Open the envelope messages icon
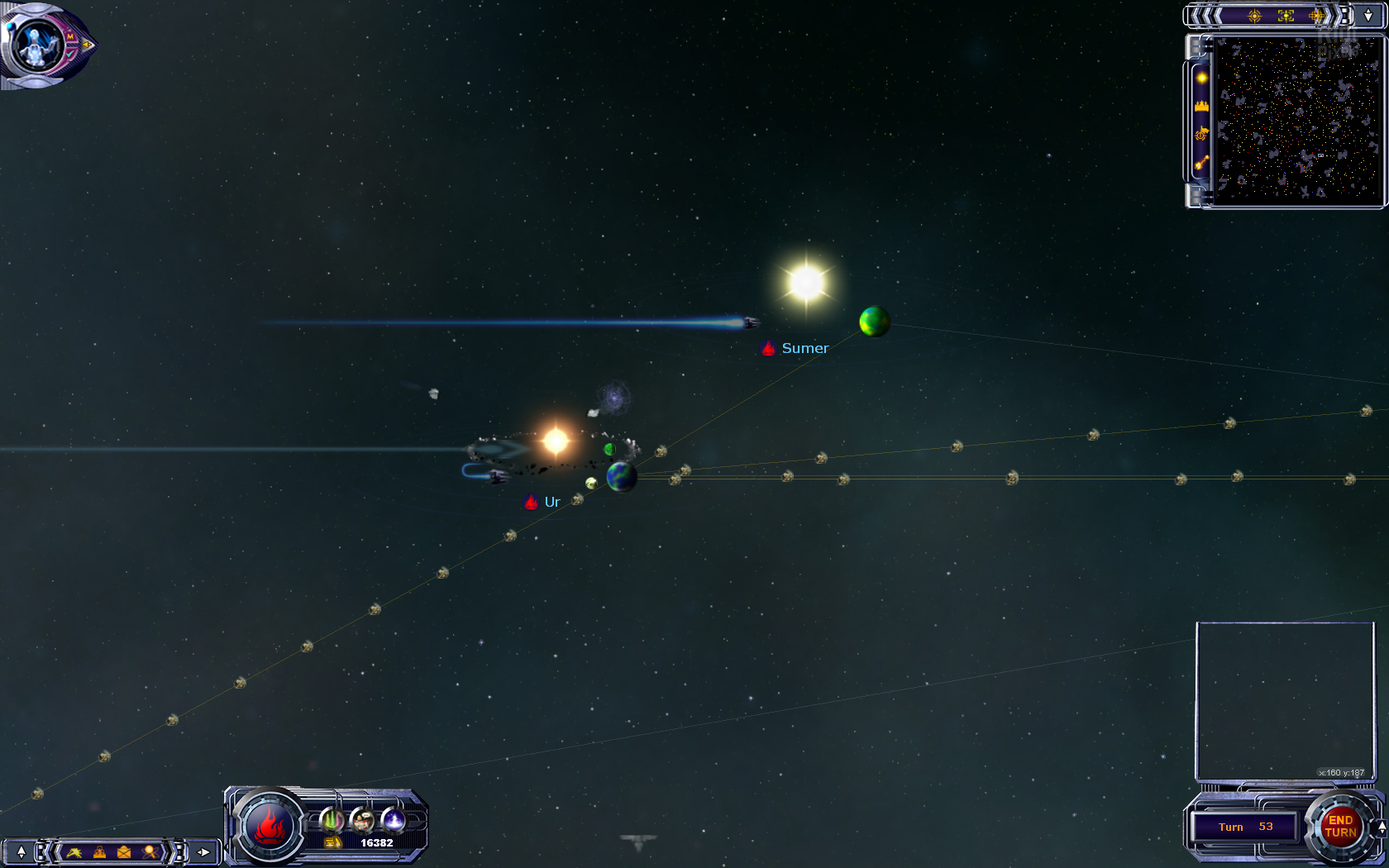1389x868 pixels. pyautogui.click(x=124, y=851)
